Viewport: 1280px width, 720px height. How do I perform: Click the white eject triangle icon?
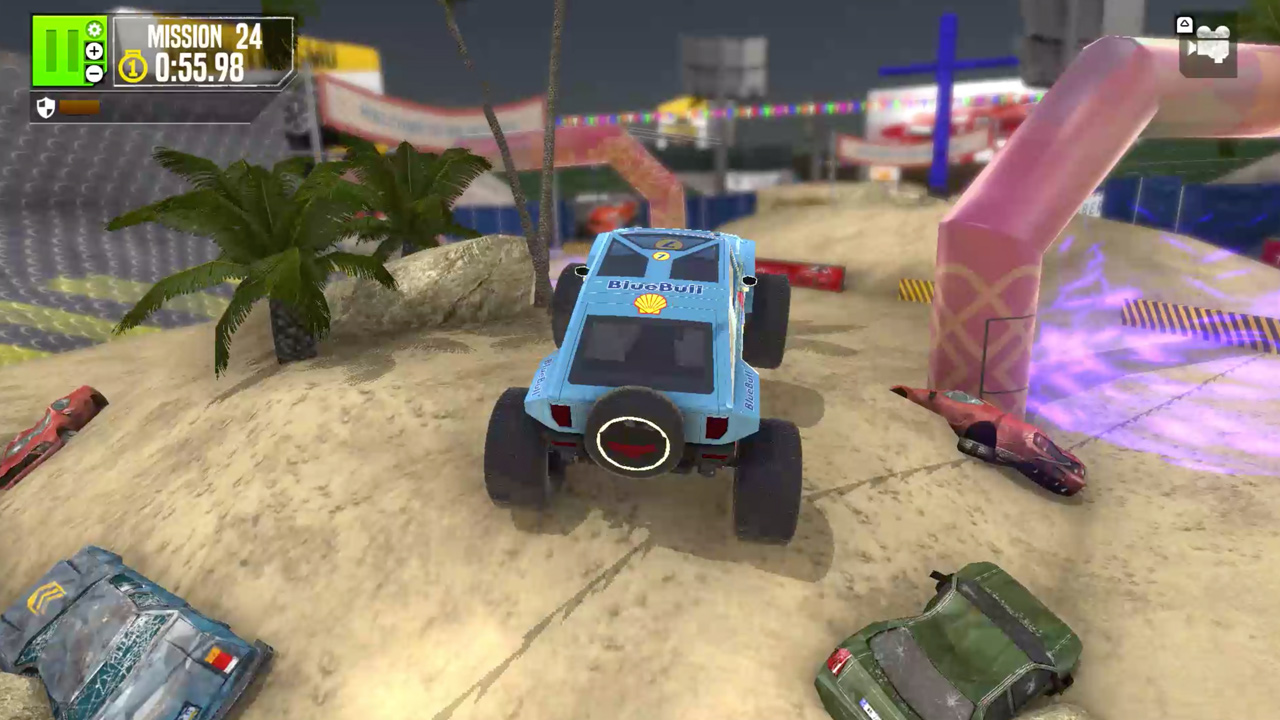(x=1184, y=24)
